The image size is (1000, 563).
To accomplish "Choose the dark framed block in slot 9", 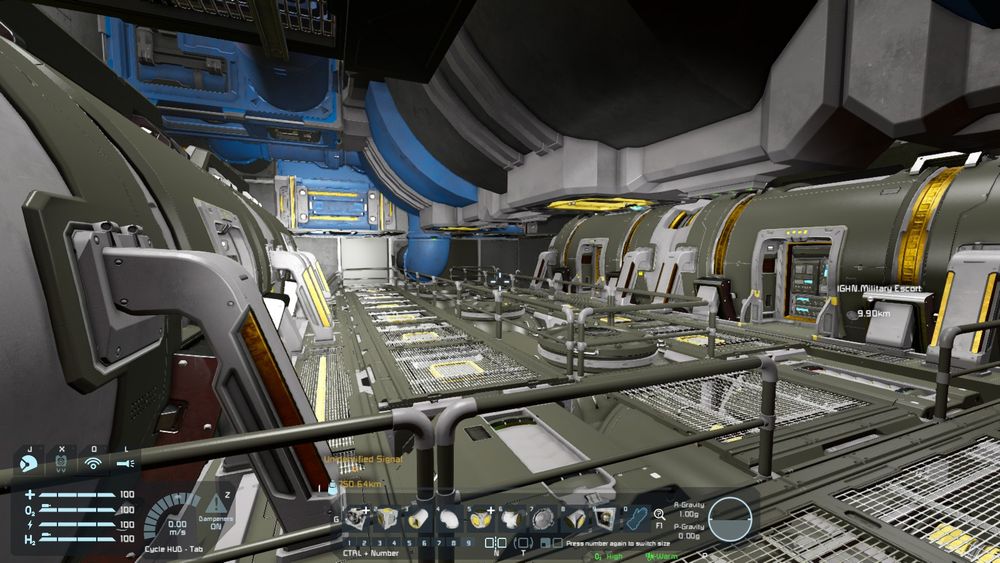I will (x=604, y=518).
